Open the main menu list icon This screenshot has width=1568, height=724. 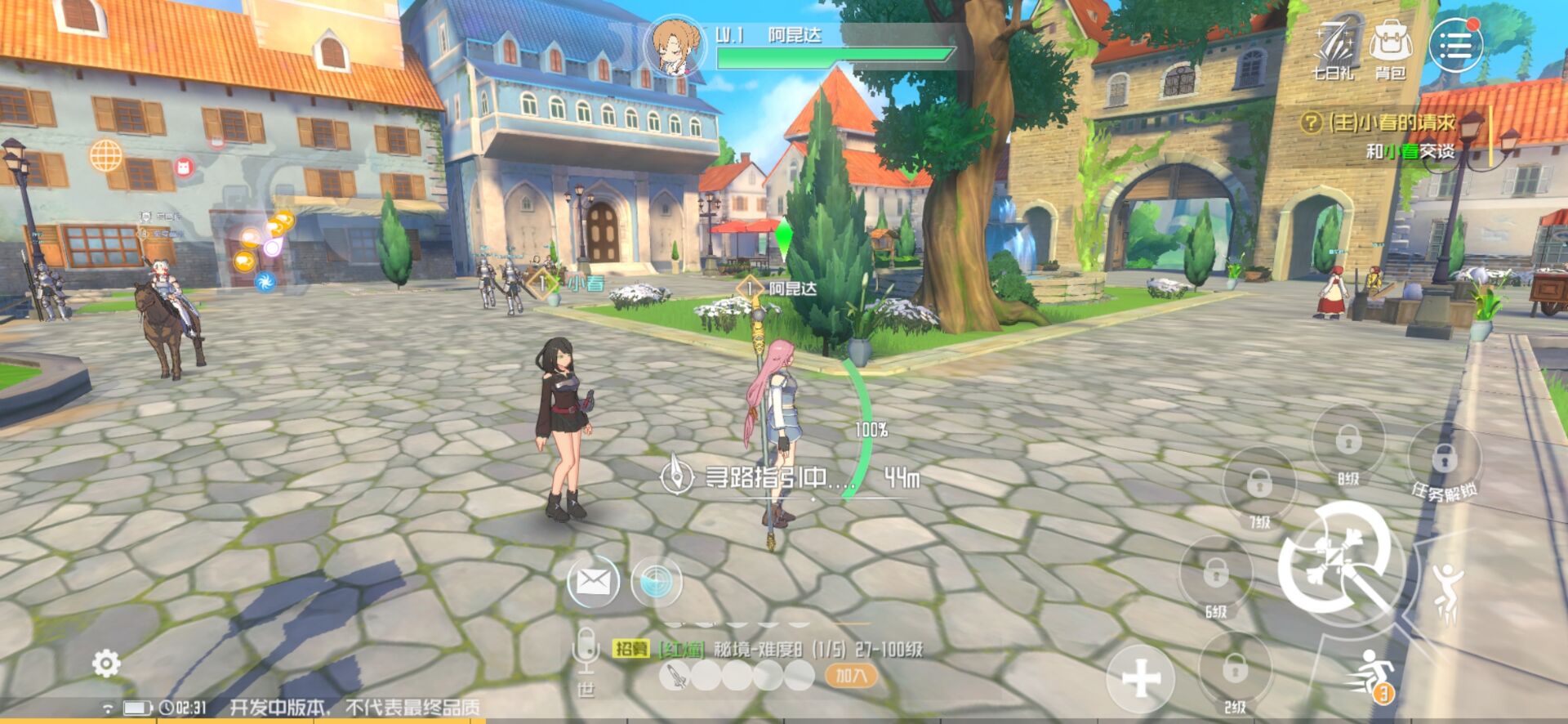(x=1455, y=45)
